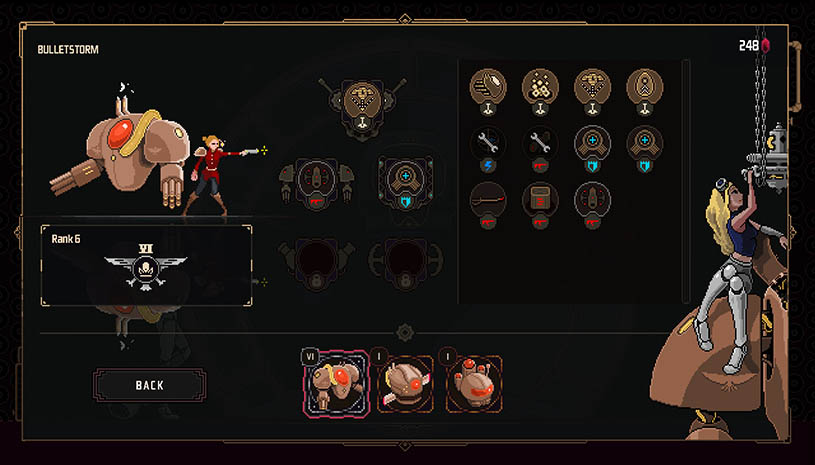Select the brown backpack upgrade icon
This screenshot has width=815, height=465.
click(540, 199)
